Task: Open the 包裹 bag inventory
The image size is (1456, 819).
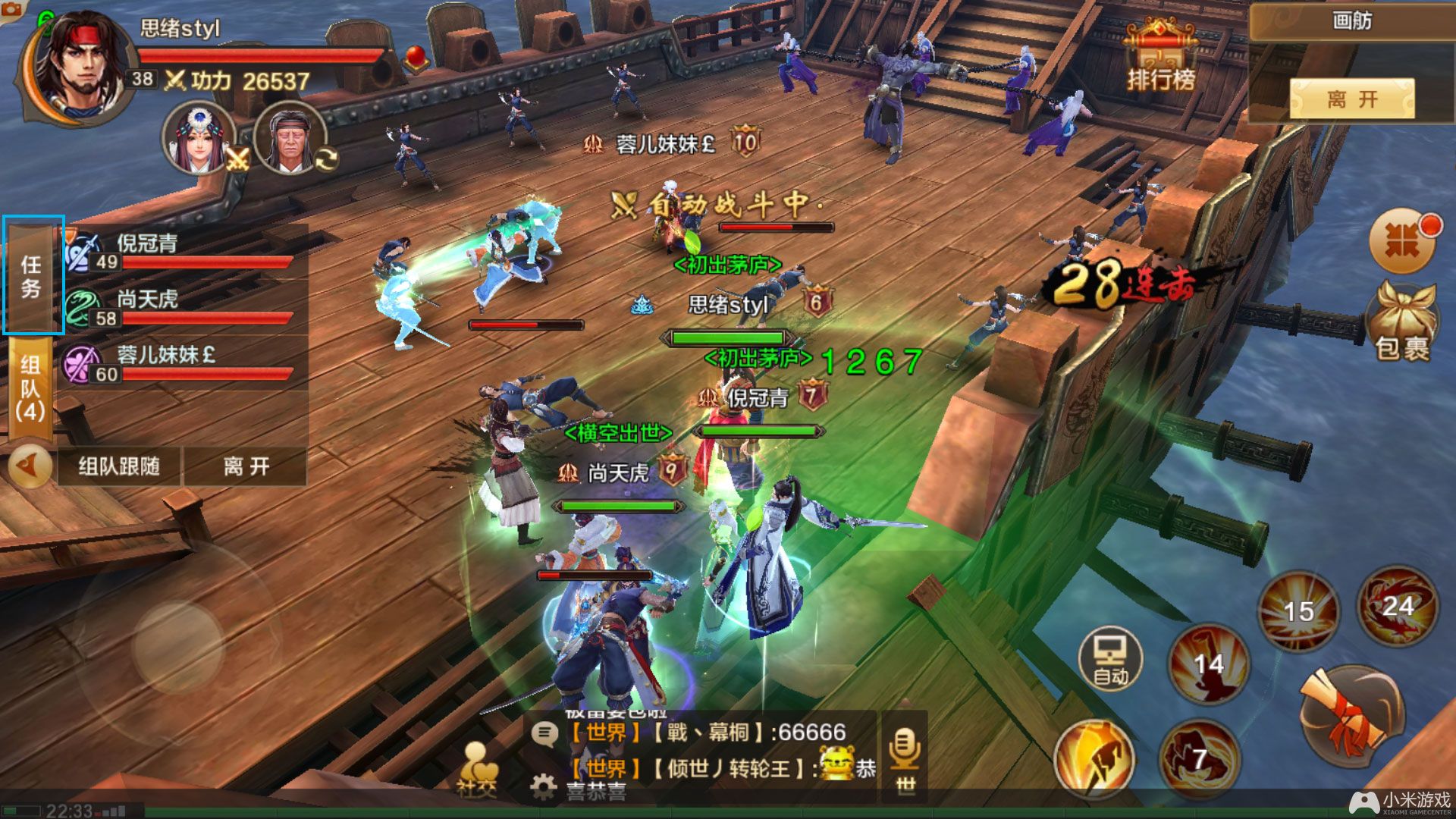Action: coord(1402,322)
